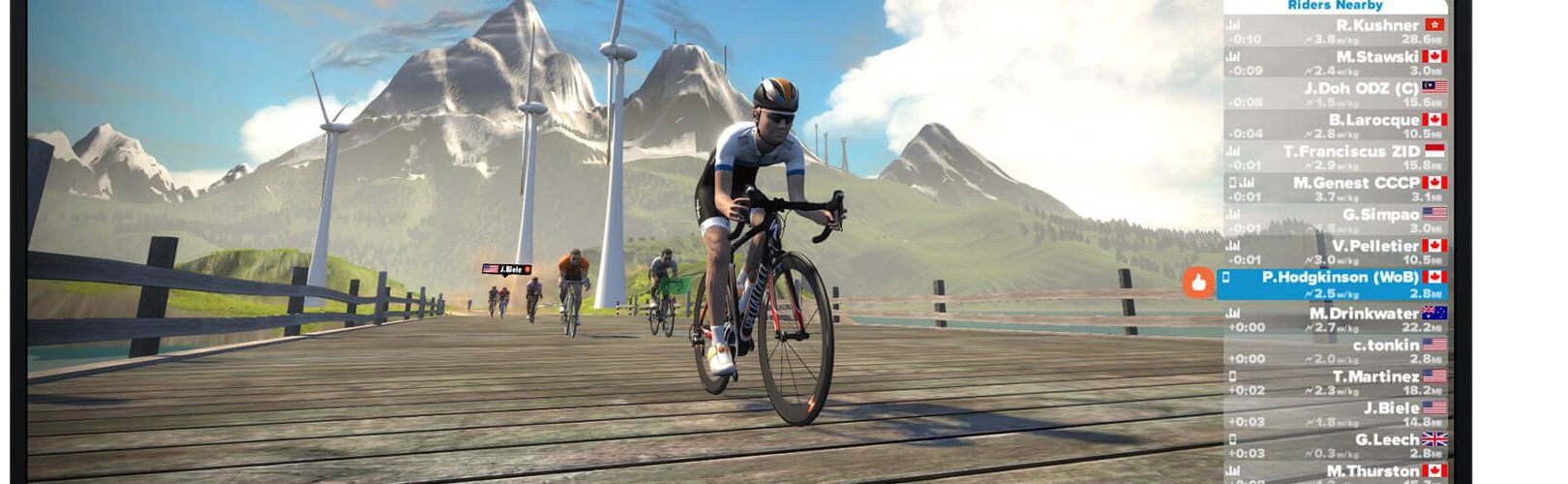Give a Ride On thumbs up
This screenshot has height=484, width=1568.
coord(1198,284)
